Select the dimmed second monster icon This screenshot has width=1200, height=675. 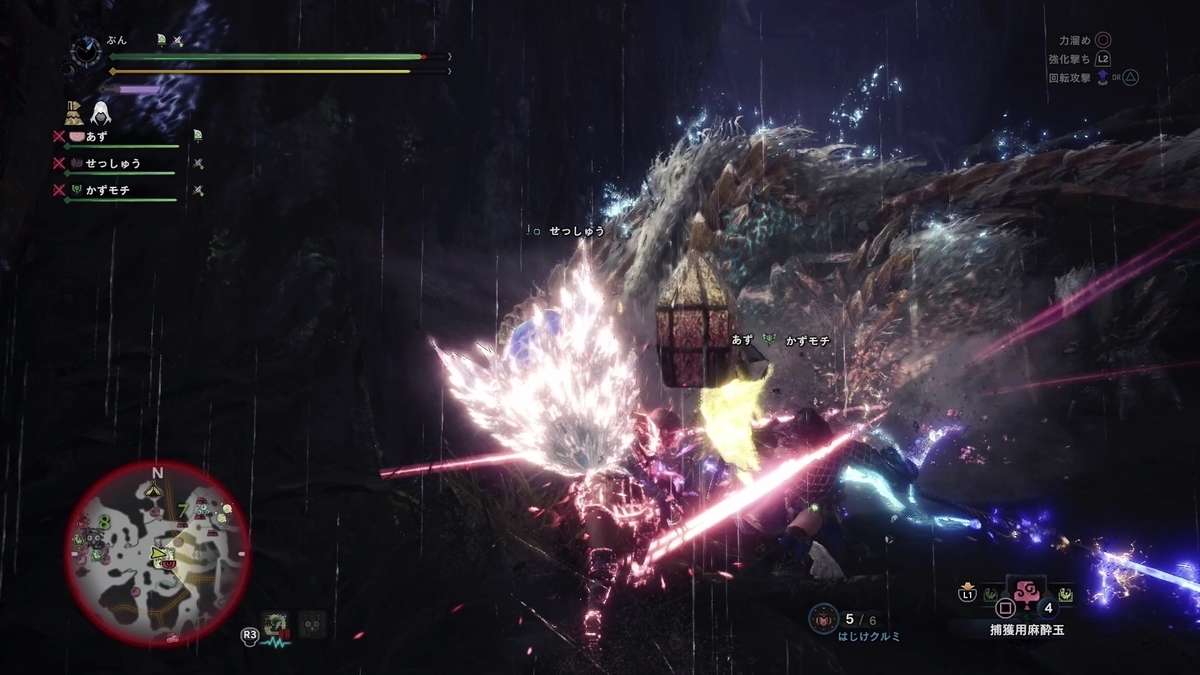[313, 623]
